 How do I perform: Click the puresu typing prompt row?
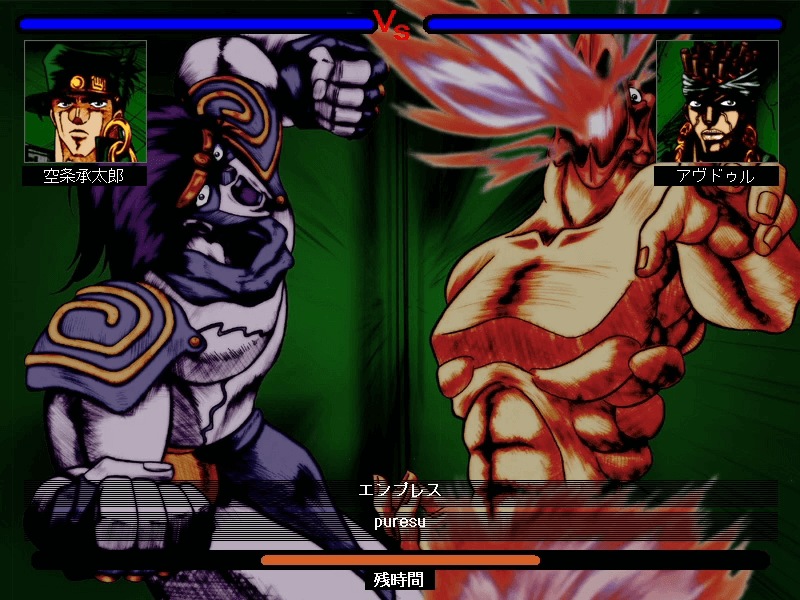[400, 522]
